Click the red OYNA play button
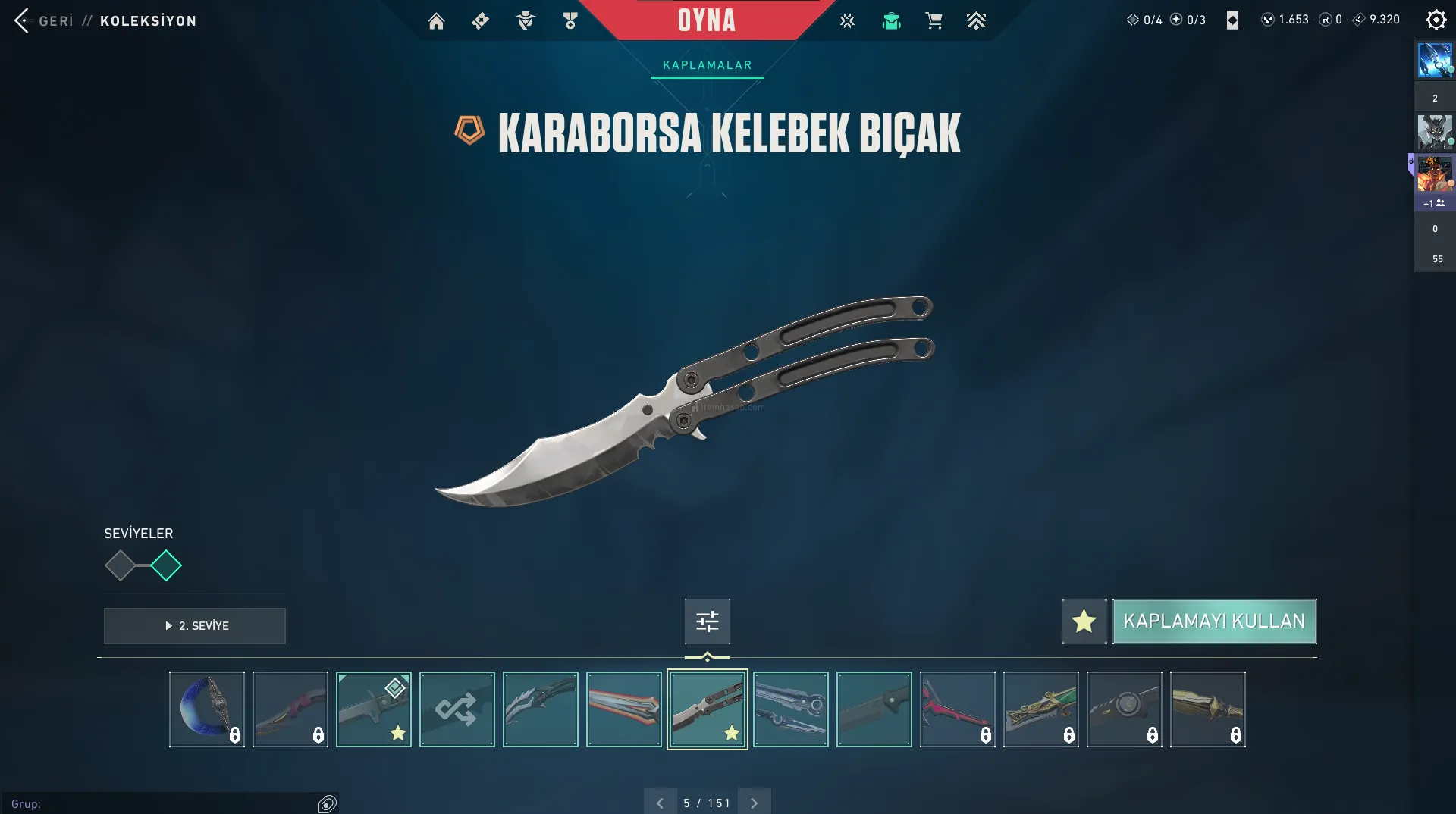The image size is (1456, 814). point(706,20)
